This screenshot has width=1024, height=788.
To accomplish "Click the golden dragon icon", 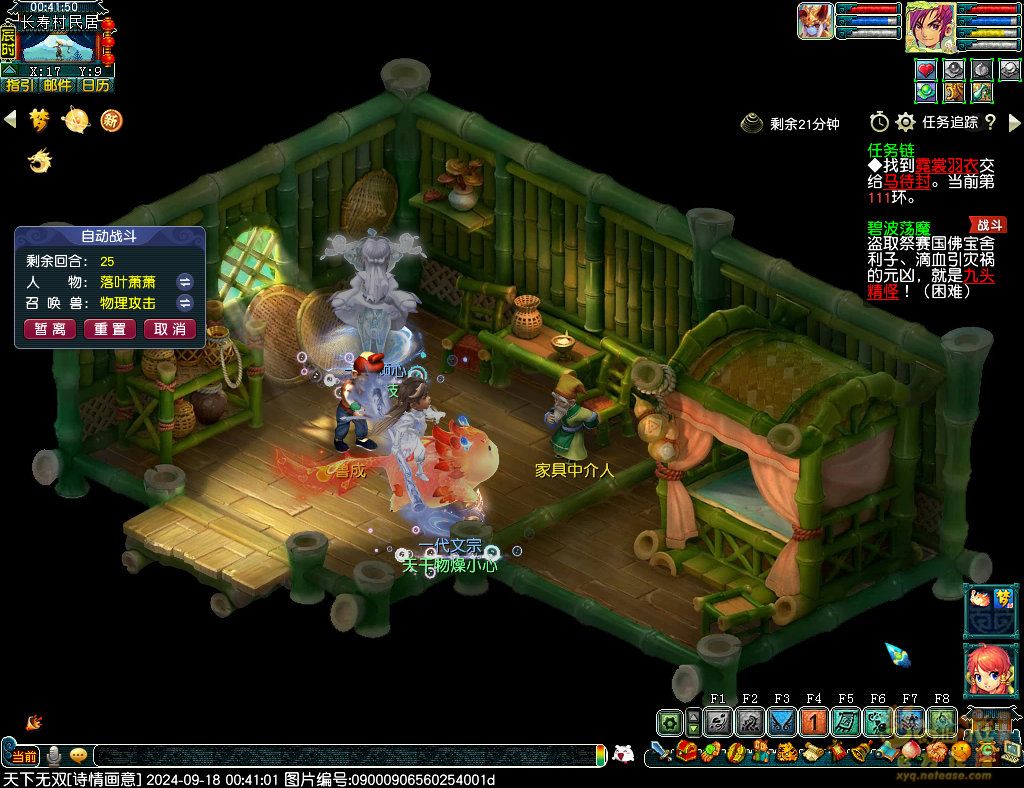I will point(40,160).
